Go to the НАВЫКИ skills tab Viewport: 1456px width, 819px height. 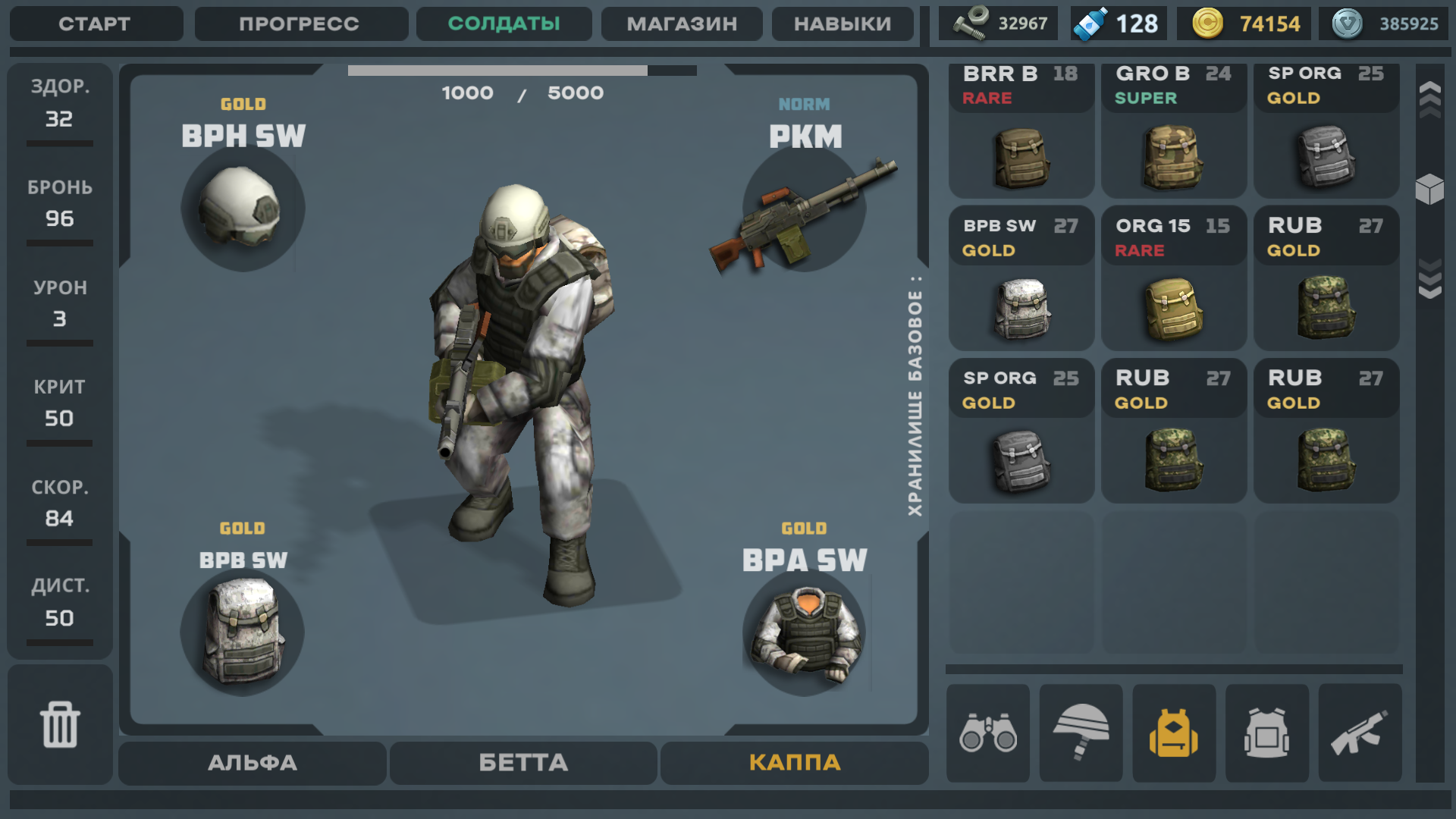(x=843, y=24)
